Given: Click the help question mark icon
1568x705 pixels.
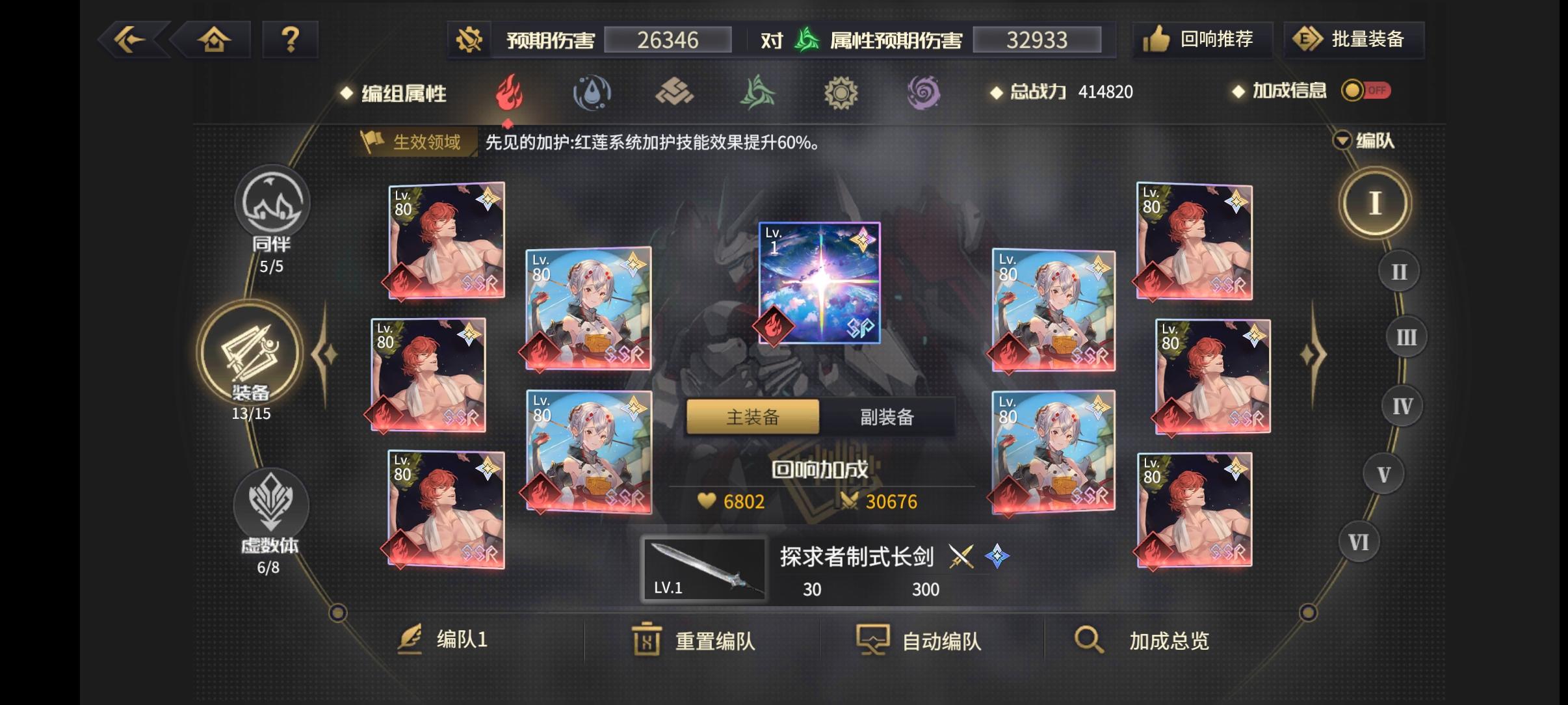Looking at the screenshot, I should point(290,40).
